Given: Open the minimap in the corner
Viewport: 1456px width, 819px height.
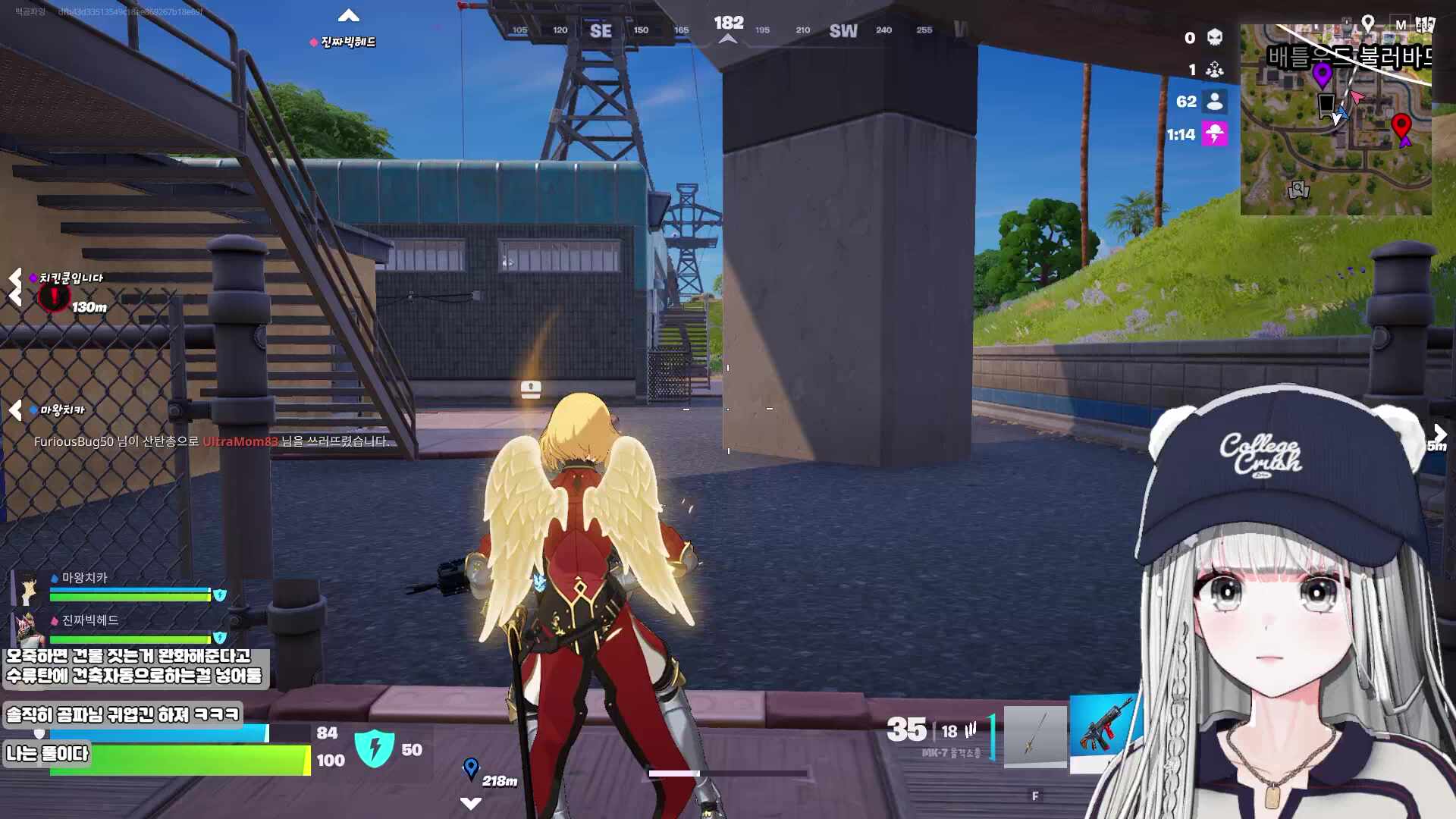Looking at the screenshot, I should tap(1335, 120).
